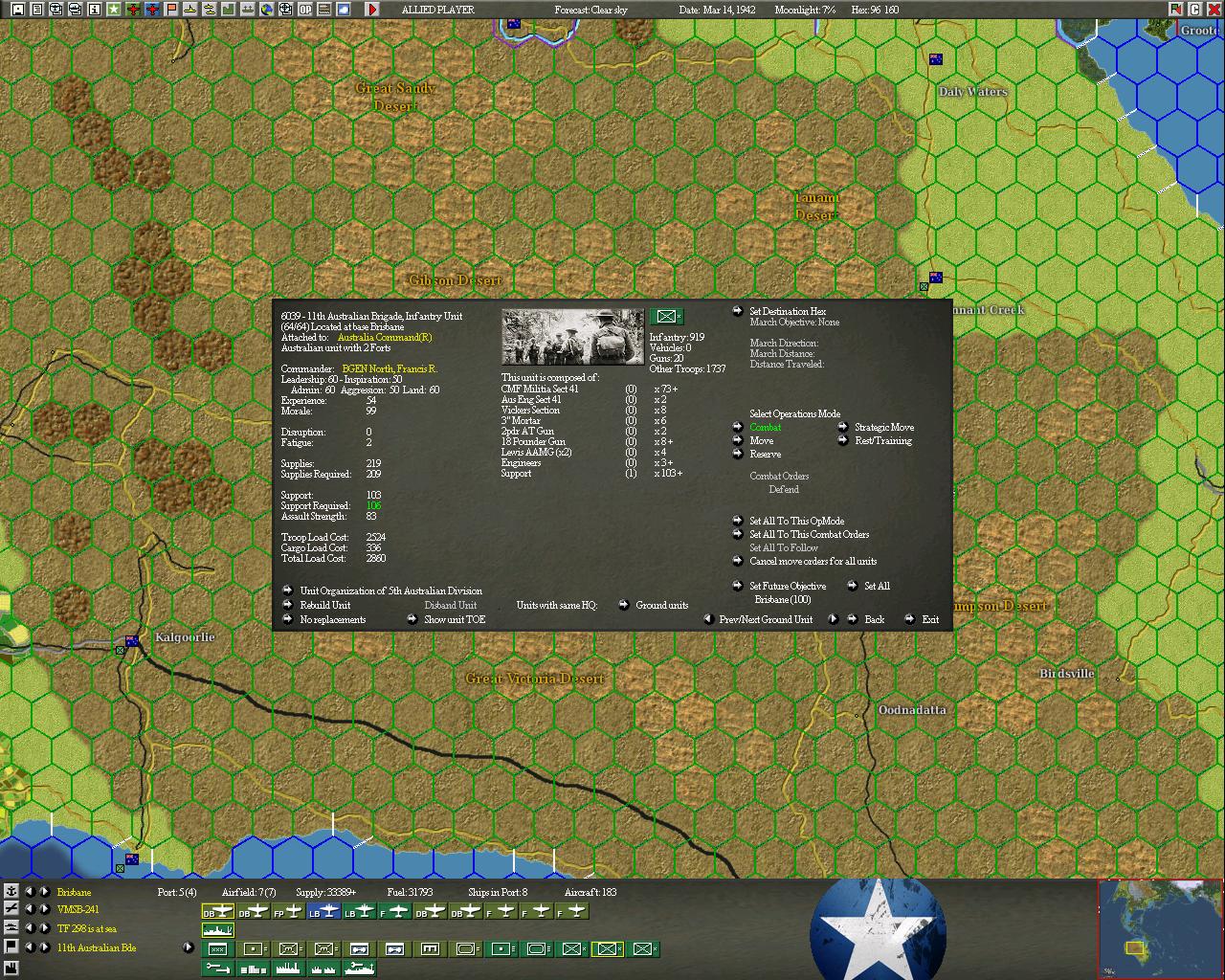
Task: Switch operations mode to Move
Action: [763, 440]
